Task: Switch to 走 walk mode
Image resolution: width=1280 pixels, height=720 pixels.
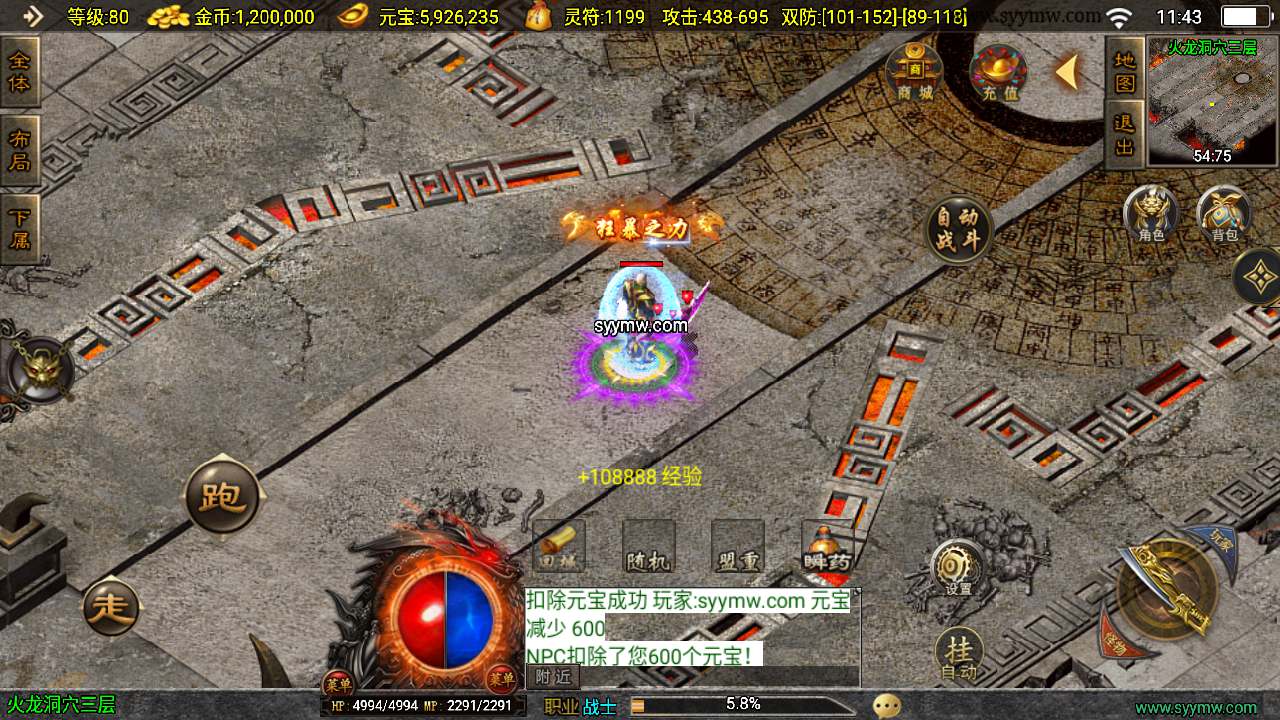Action: [x=111, y=606]
